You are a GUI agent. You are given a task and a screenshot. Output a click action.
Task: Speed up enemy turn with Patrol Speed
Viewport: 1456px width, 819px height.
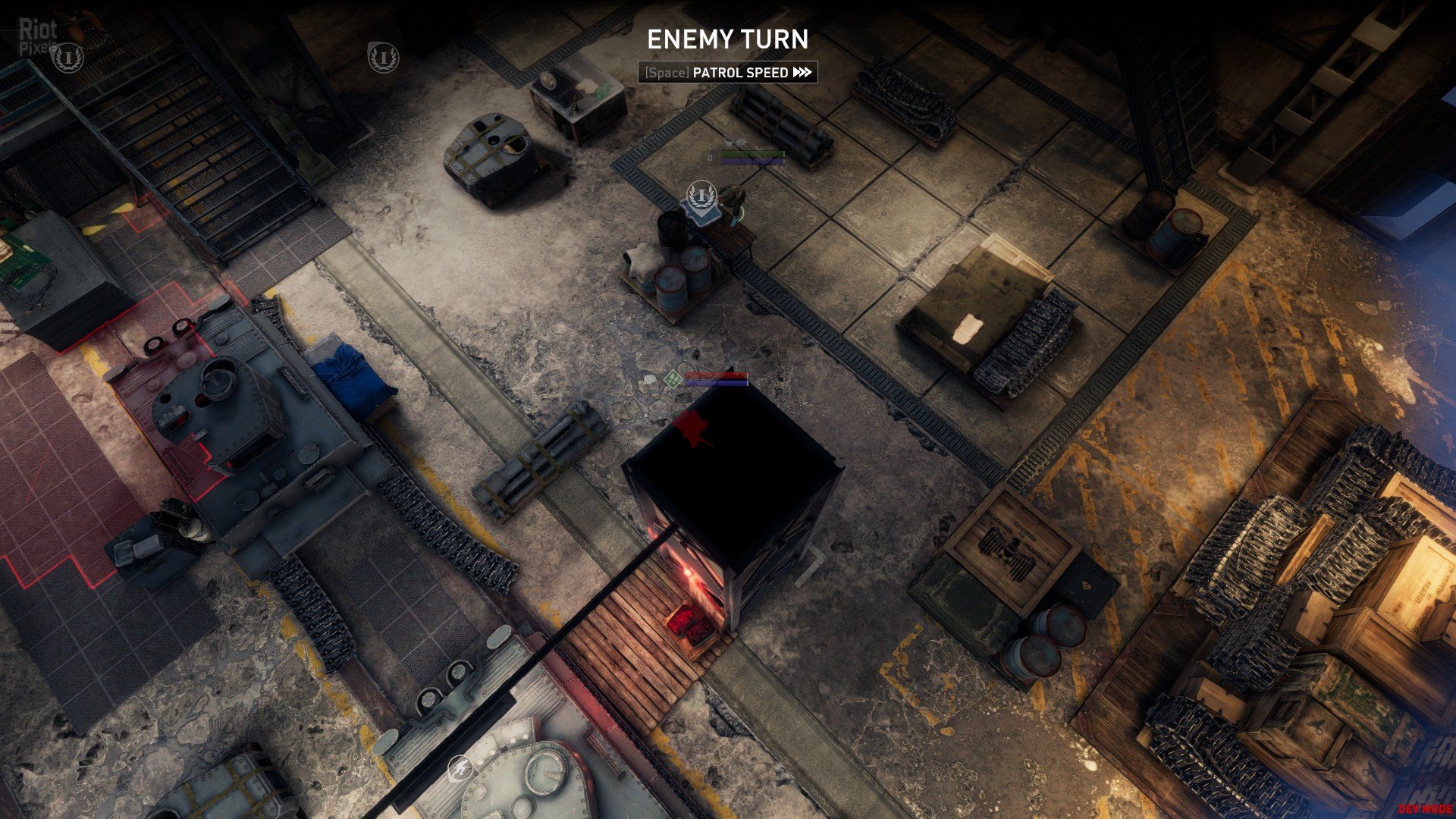click(727, 73)
